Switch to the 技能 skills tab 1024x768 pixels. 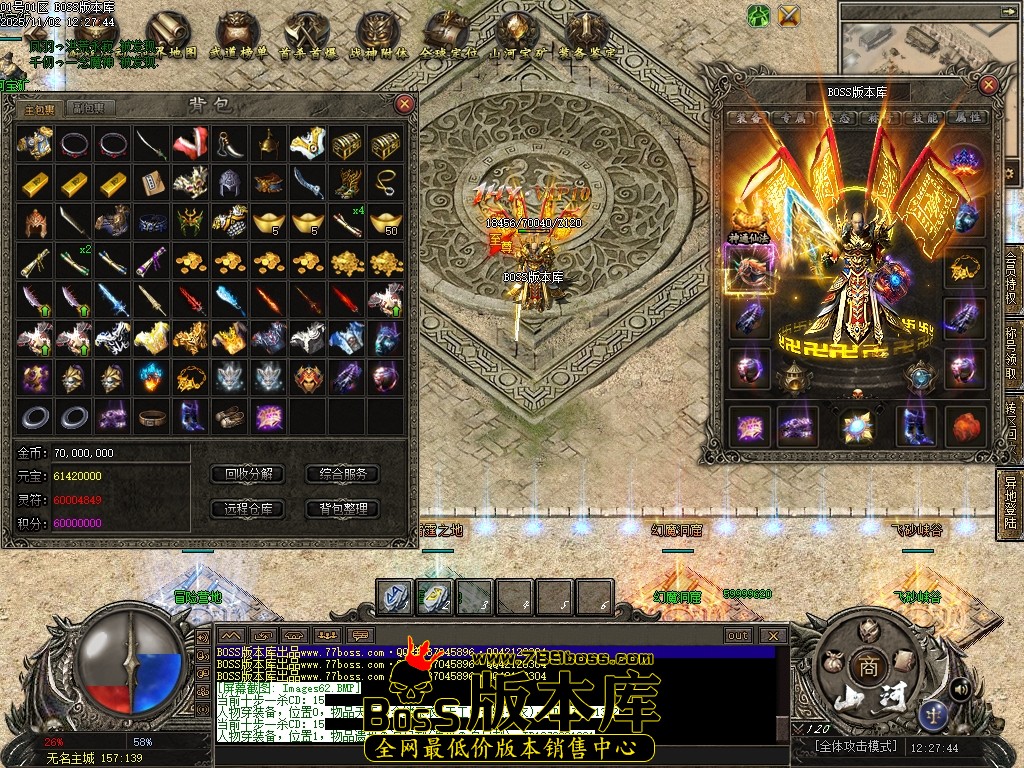(x=925, y=118)
